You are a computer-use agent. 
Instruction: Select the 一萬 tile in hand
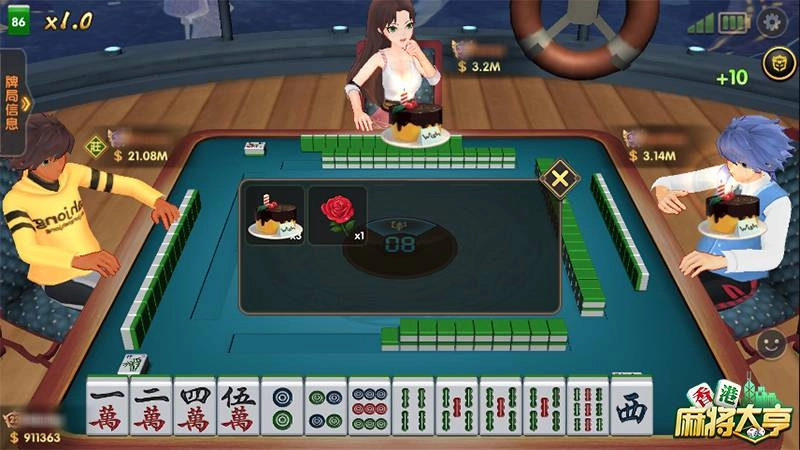click(107, 406)
